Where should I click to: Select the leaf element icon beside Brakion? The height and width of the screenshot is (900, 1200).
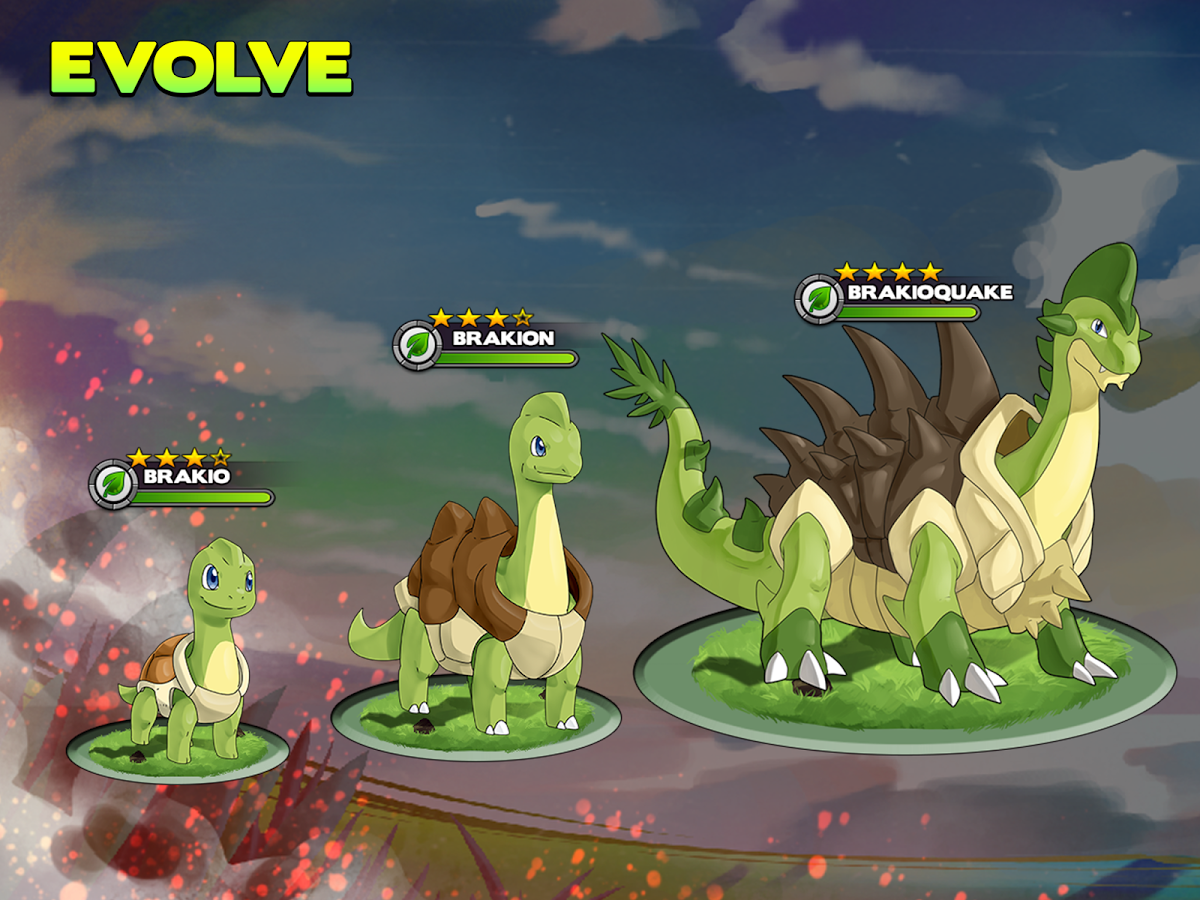pyautogui.click(x=418, y=346)
